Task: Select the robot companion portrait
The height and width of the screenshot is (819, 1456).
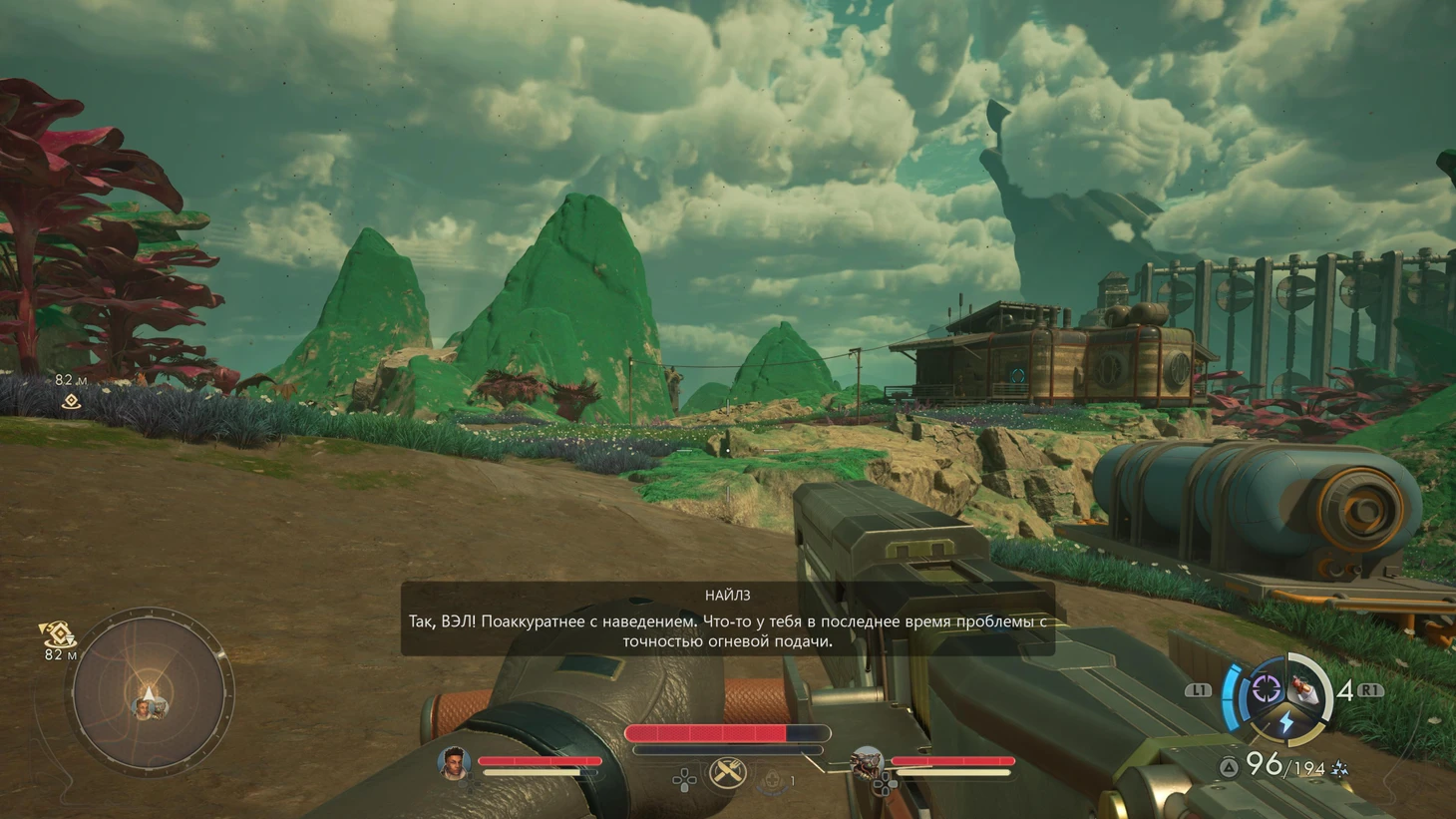Action: 866,764
